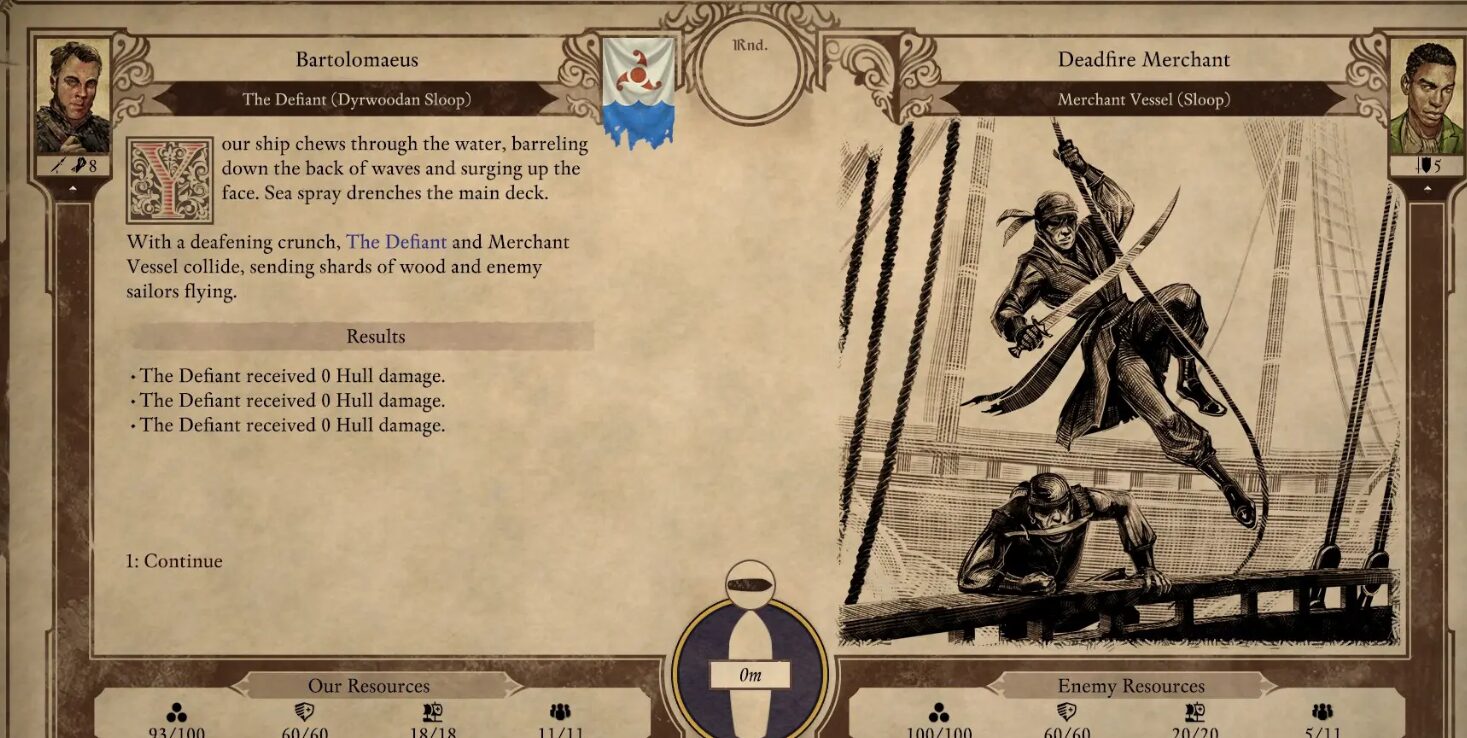Select the Deadfire Merchant tab header
Image resolution: width=1467 pixels, height=738 pixels.
pos(1146,59)
